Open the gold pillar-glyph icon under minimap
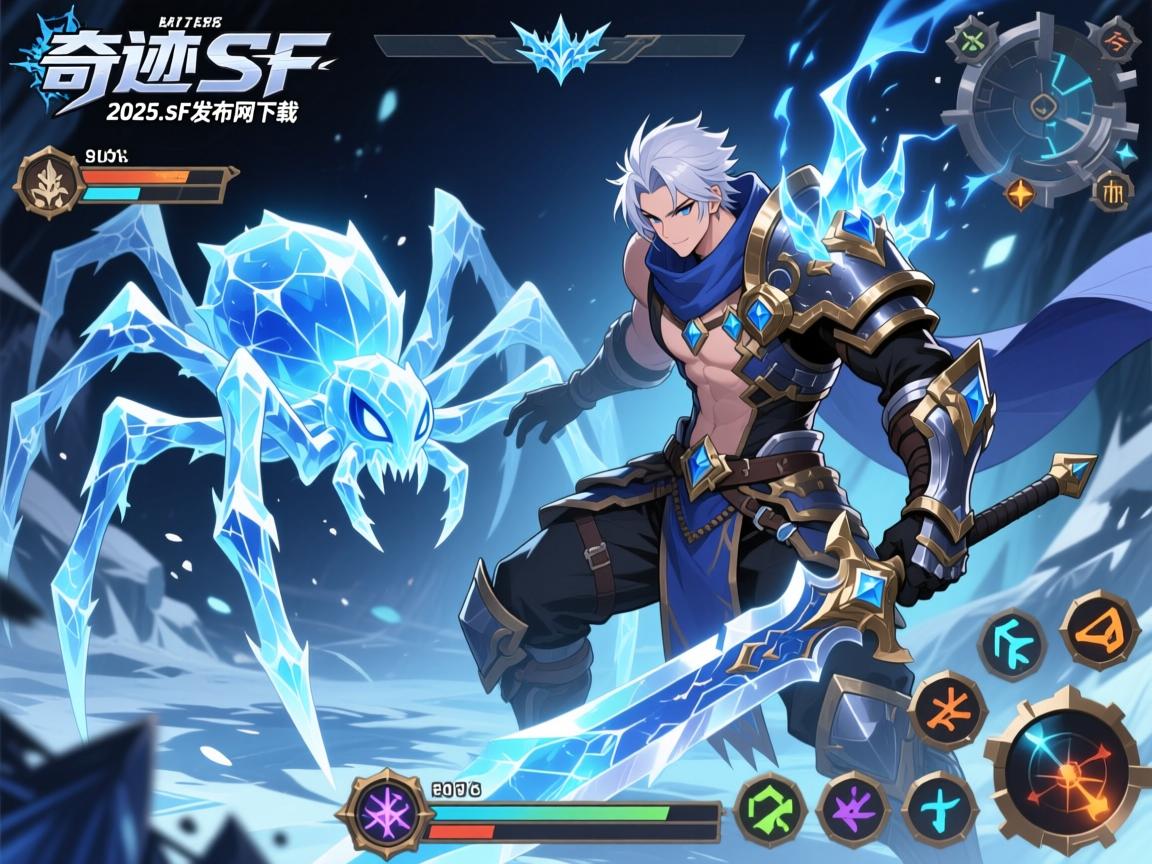 [x=1112, y=189]
